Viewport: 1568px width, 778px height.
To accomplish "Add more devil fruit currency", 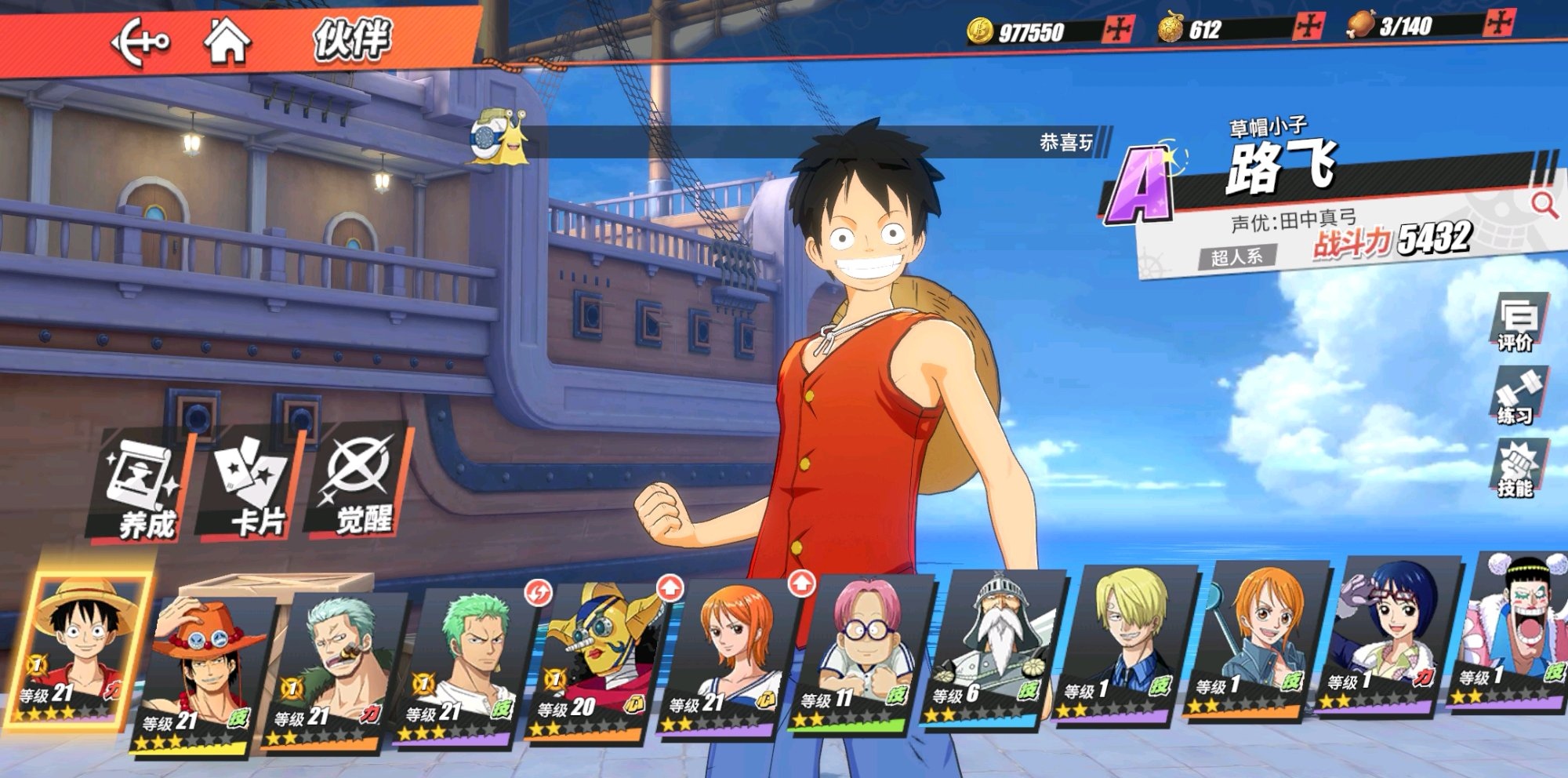I will 1308,27.
